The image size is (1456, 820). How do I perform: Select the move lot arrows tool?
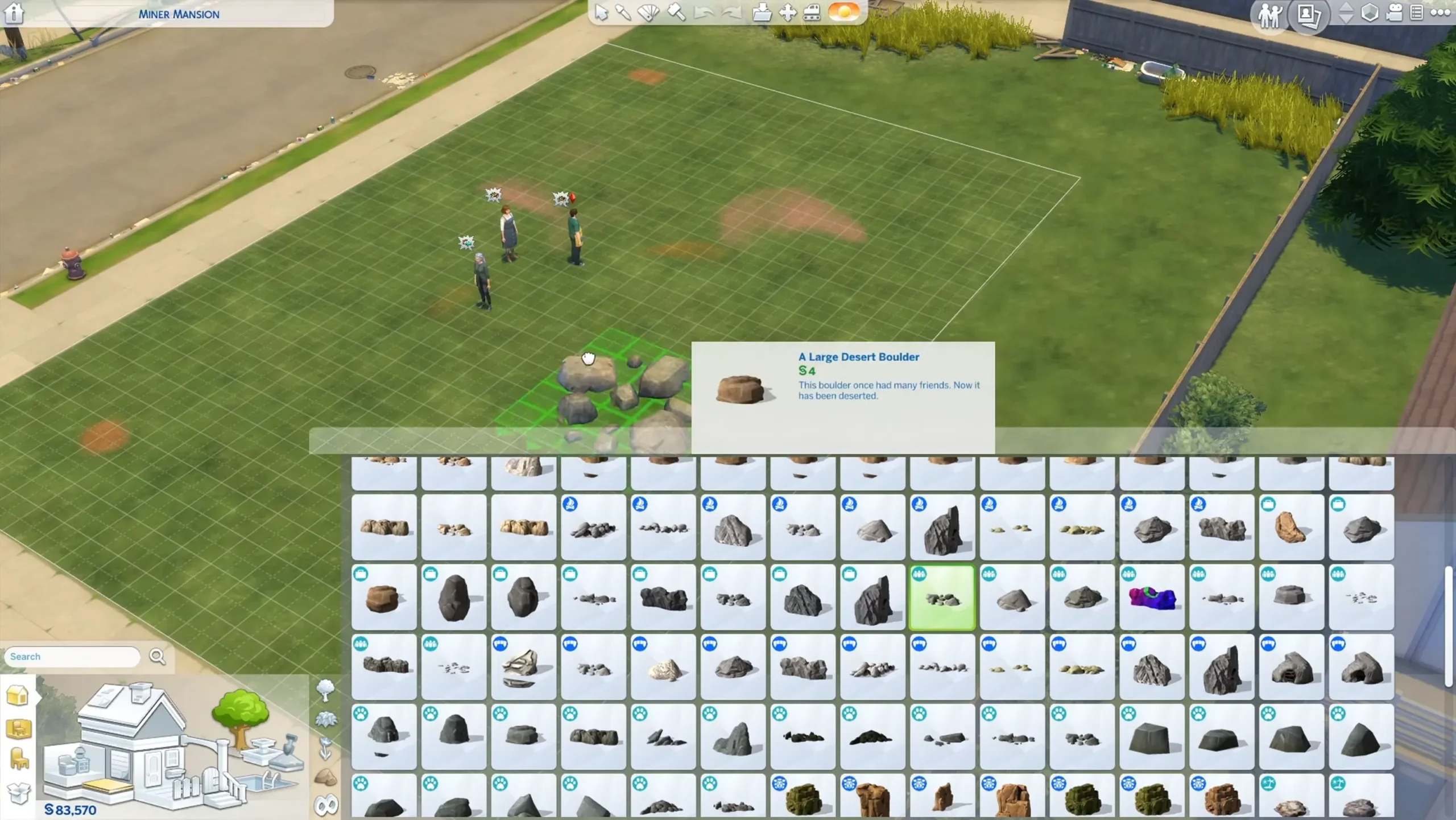(788, 13)
